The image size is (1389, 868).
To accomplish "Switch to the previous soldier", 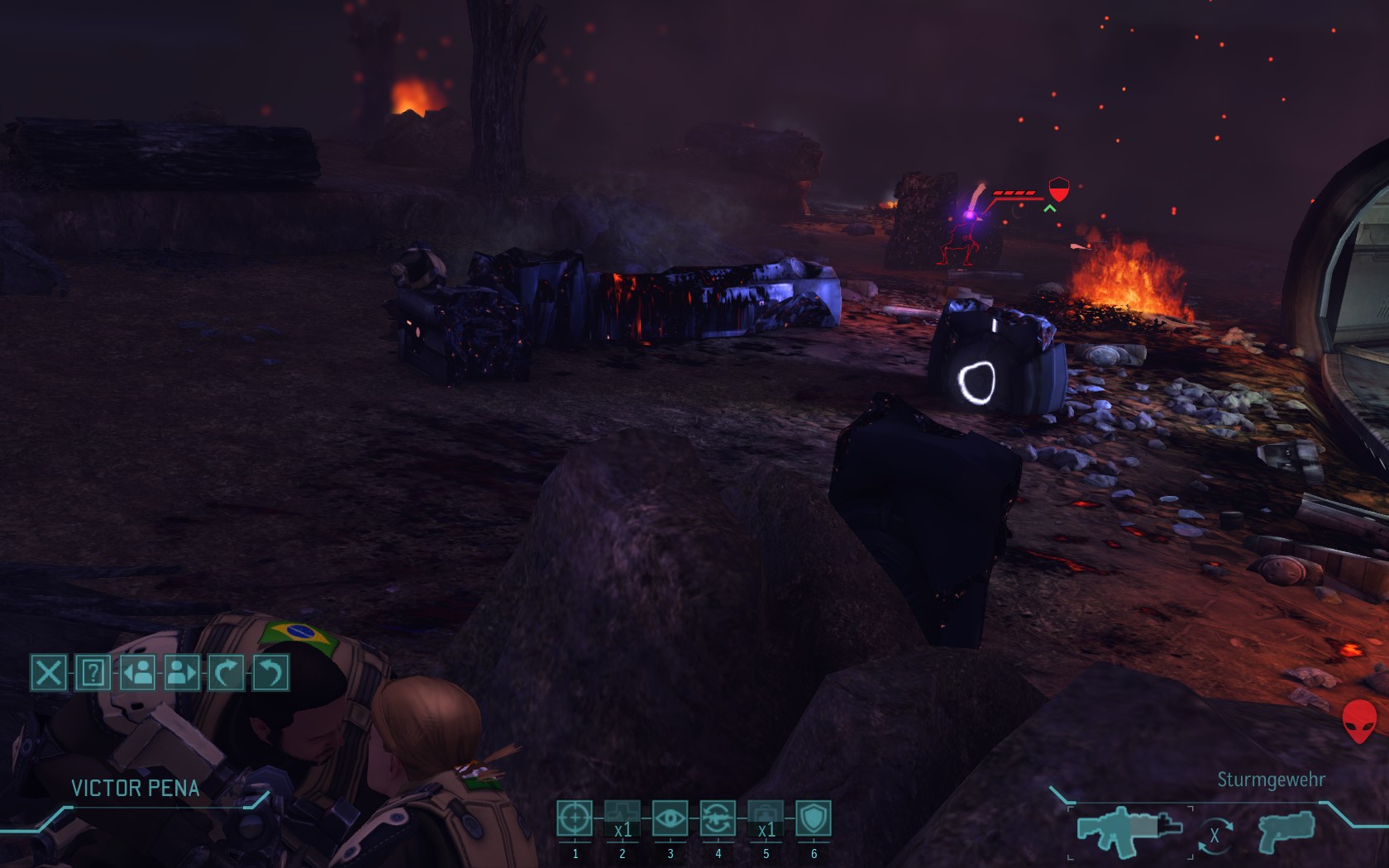I will coord(137,672).
